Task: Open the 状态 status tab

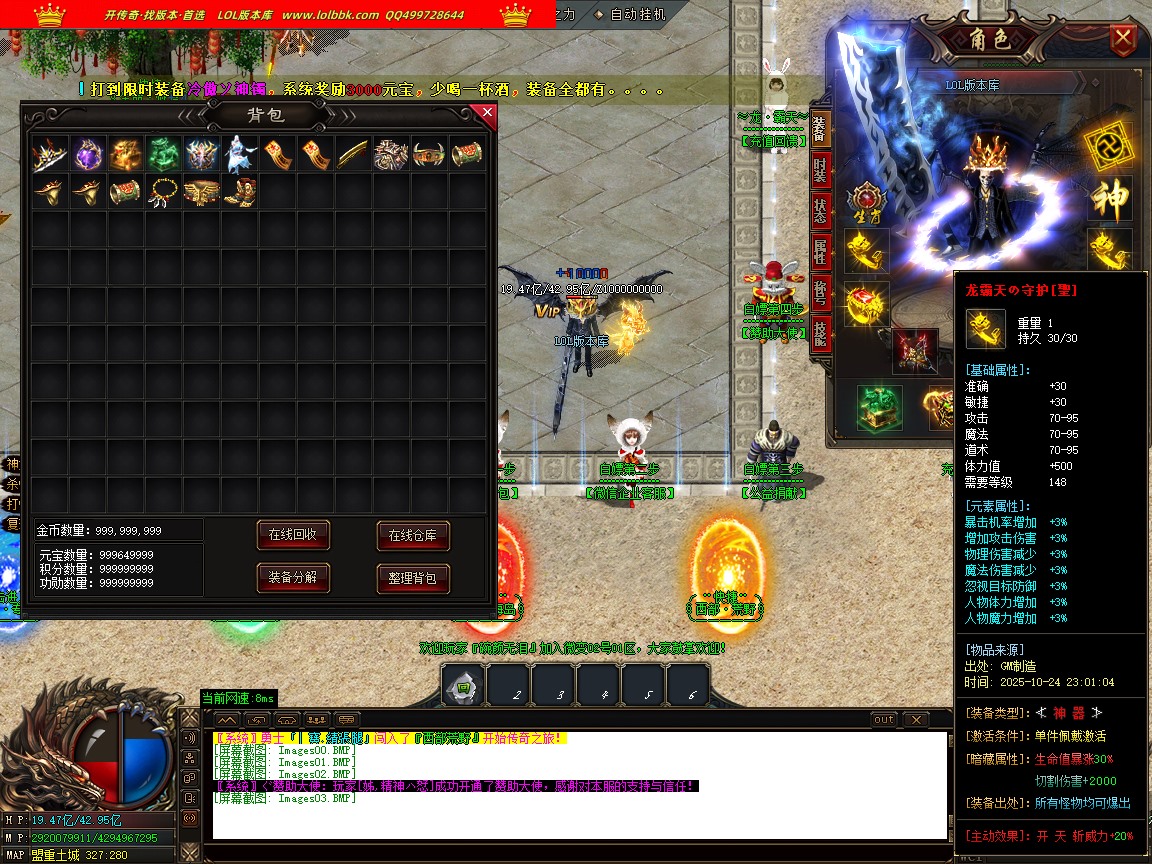Action: 820,211
